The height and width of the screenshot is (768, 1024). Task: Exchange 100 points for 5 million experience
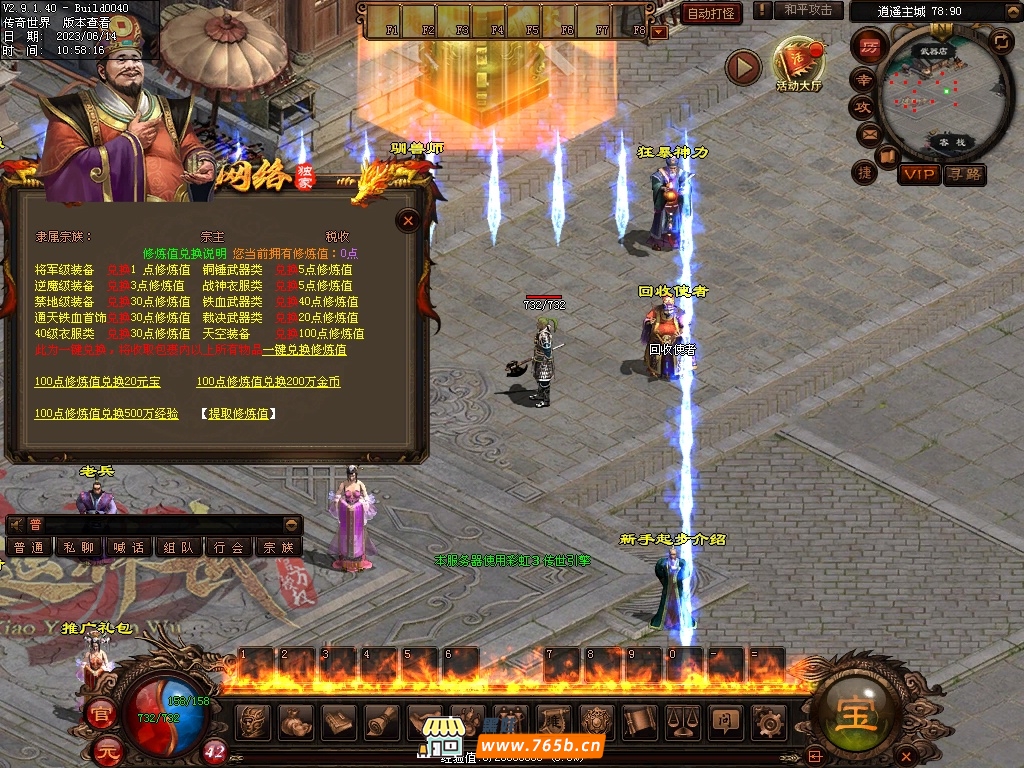106,414
